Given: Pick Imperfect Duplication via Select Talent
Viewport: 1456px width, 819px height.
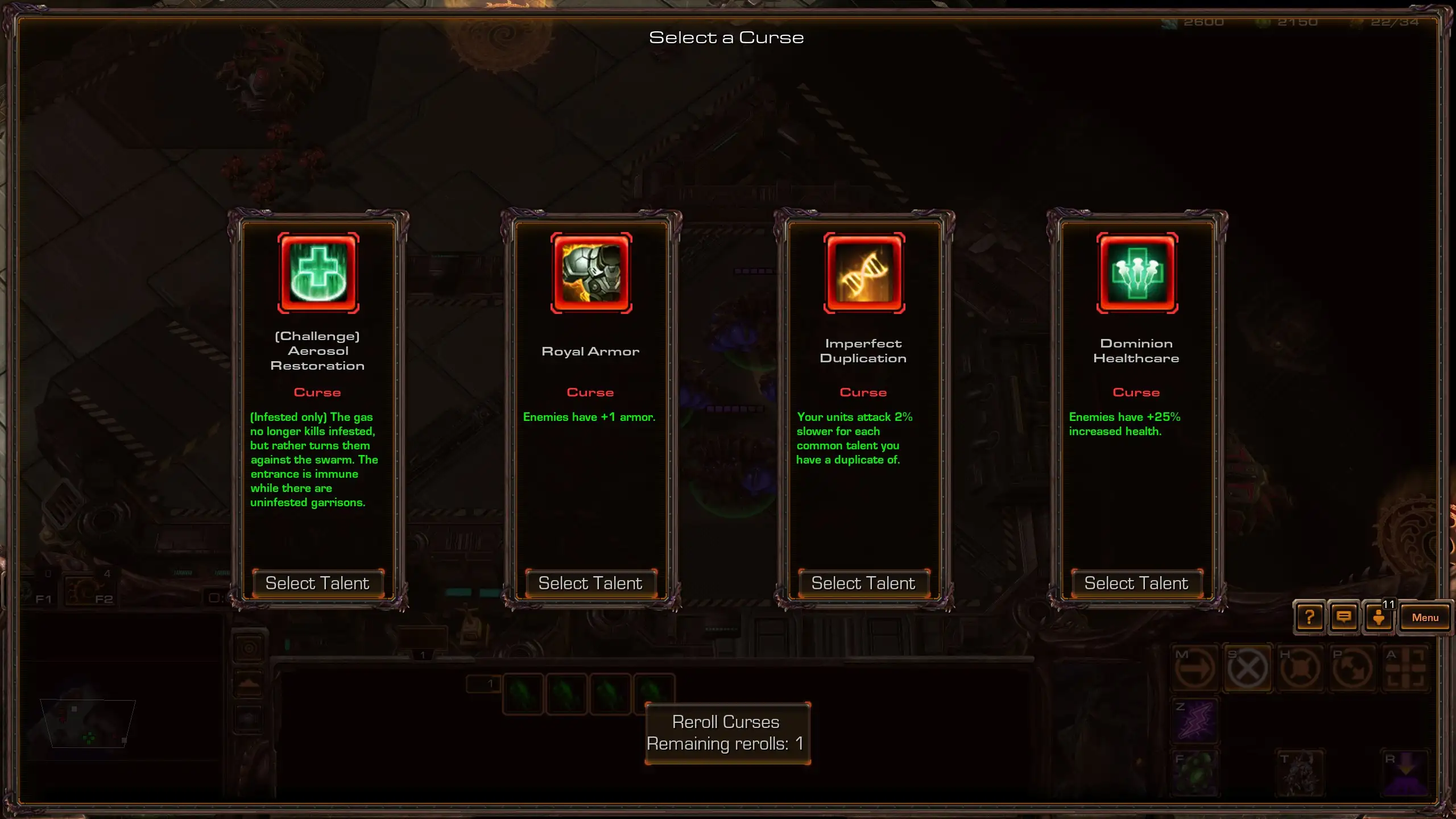Looking at the screenshot, I should 863,584.
